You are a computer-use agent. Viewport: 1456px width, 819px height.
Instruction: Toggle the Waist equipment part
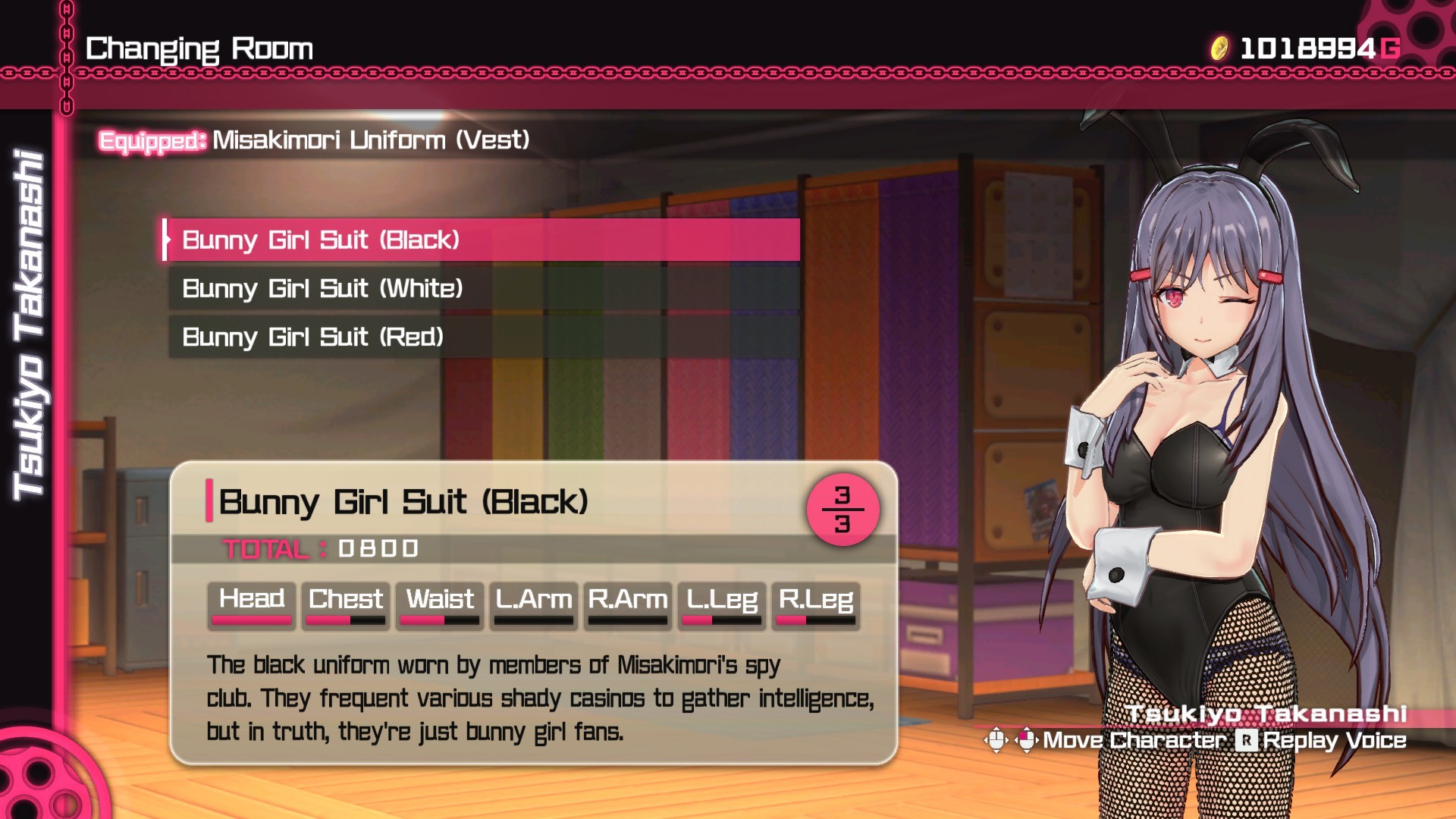click(x=440, y=602)
